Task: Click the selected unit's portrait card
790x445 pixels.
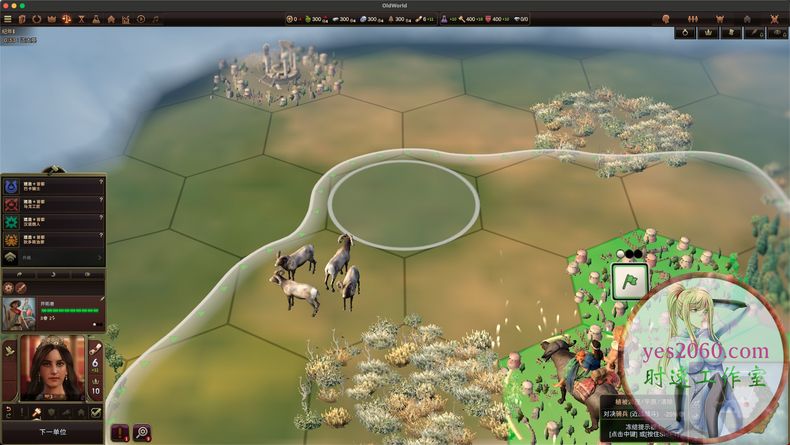Action: [x=22, y=310]
